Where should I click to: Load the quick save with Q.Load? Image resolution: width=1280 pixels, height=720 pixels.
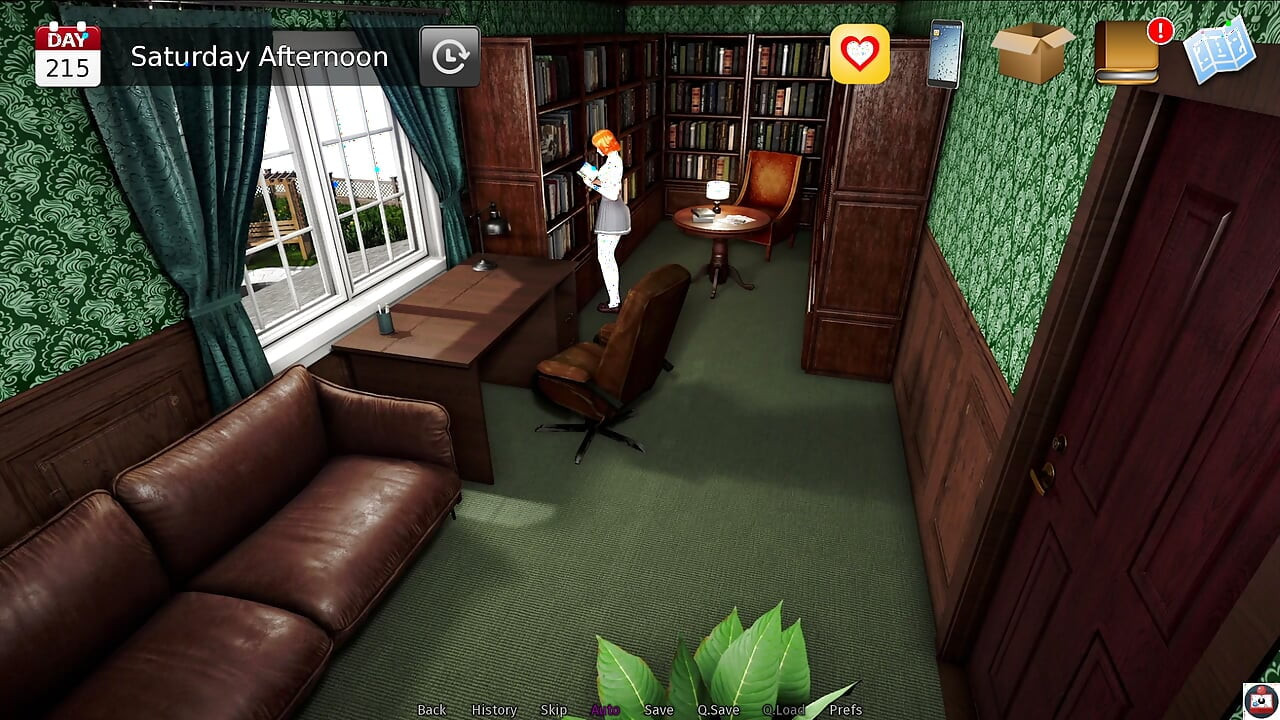point(783,710)
